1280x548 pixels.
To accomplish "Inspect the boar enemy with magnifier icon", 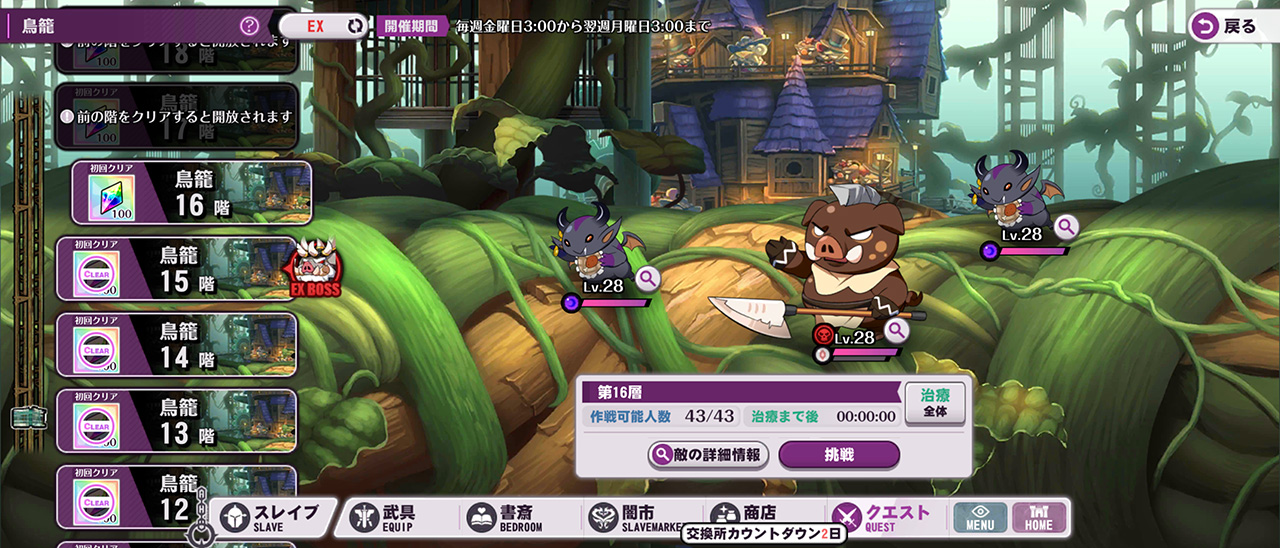I will pos(896,329).
